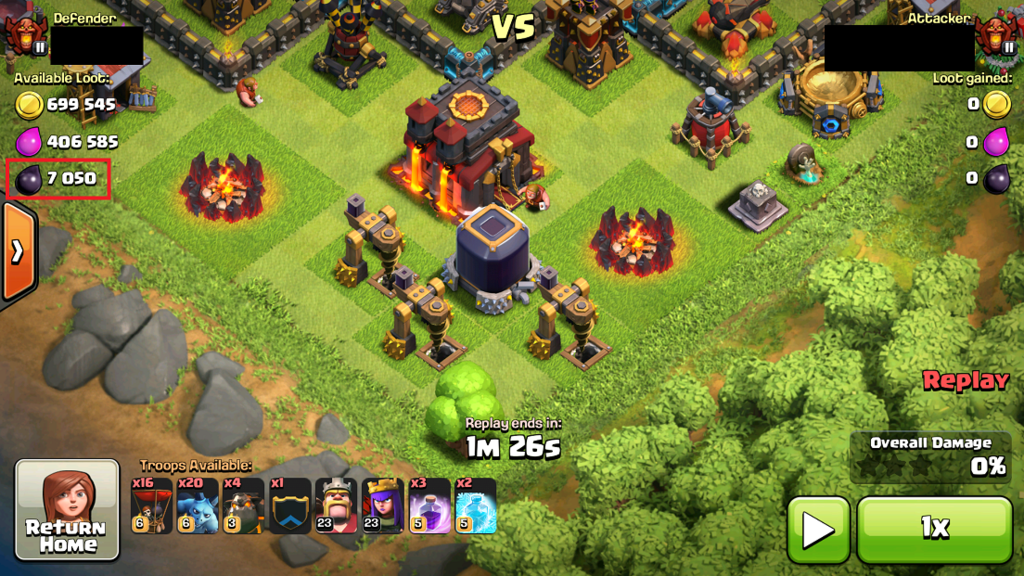Change the 1x replay speed
The width and height of the screenshot is (1024, 576).
(934, 528)
